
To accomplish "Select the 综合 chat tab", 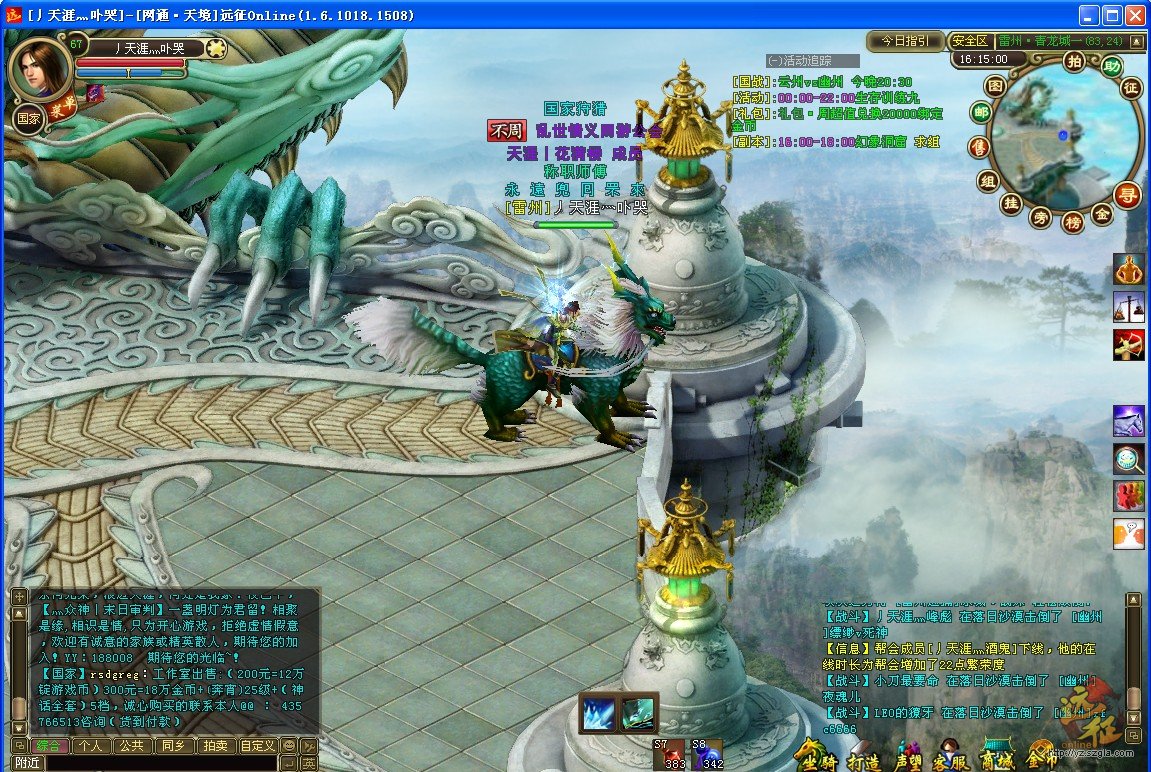I will (50, 745).
